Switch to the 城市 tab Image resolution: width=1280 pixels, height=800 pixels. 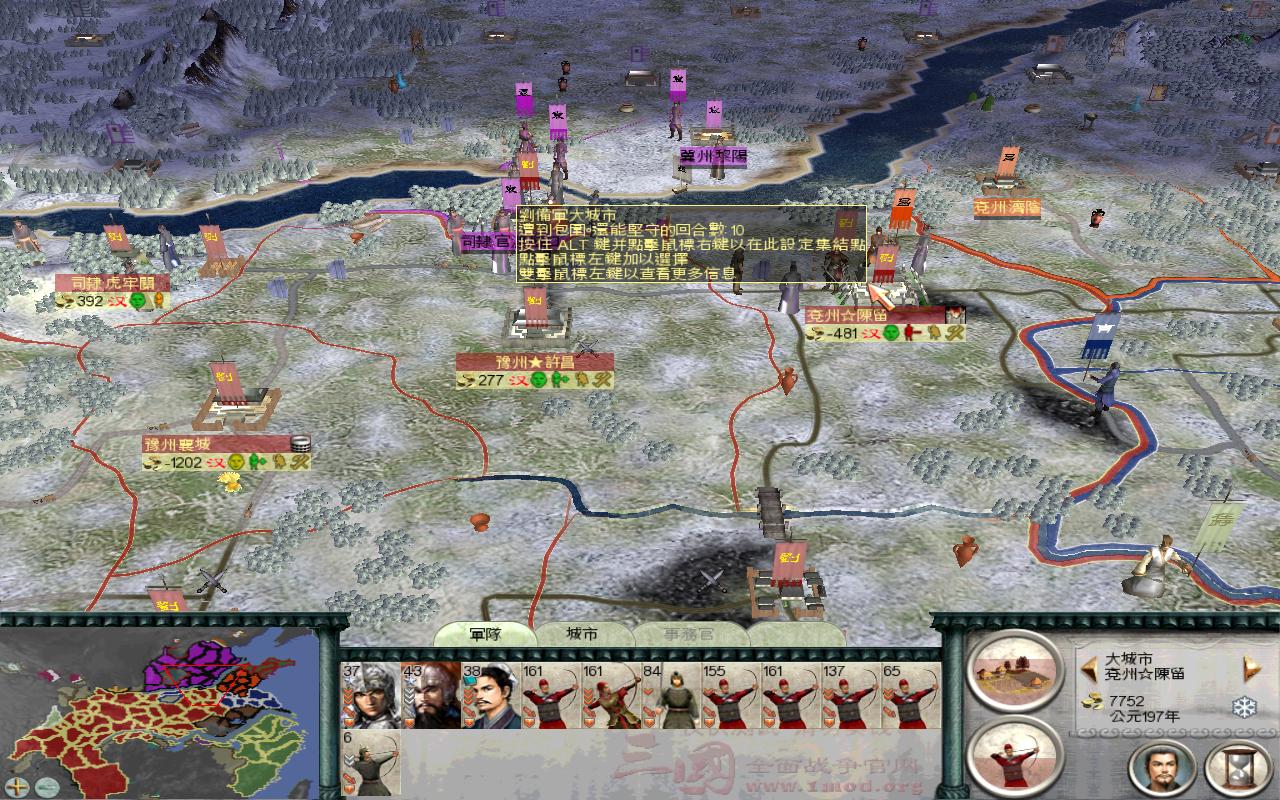tap(582, 632)
